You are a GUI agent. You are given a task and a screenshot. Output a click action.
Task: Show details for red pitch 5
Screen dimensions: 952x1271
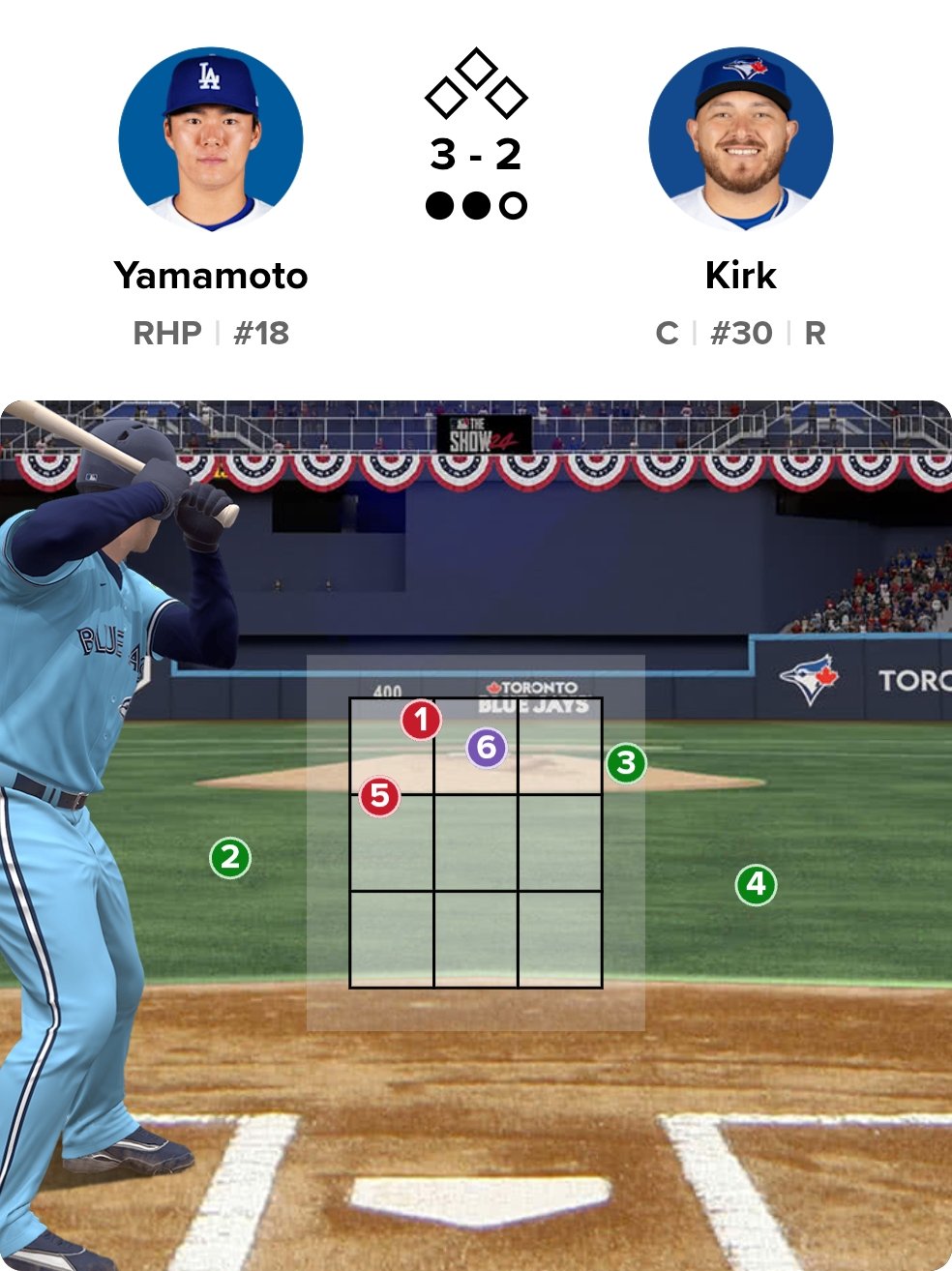point(379,796)
